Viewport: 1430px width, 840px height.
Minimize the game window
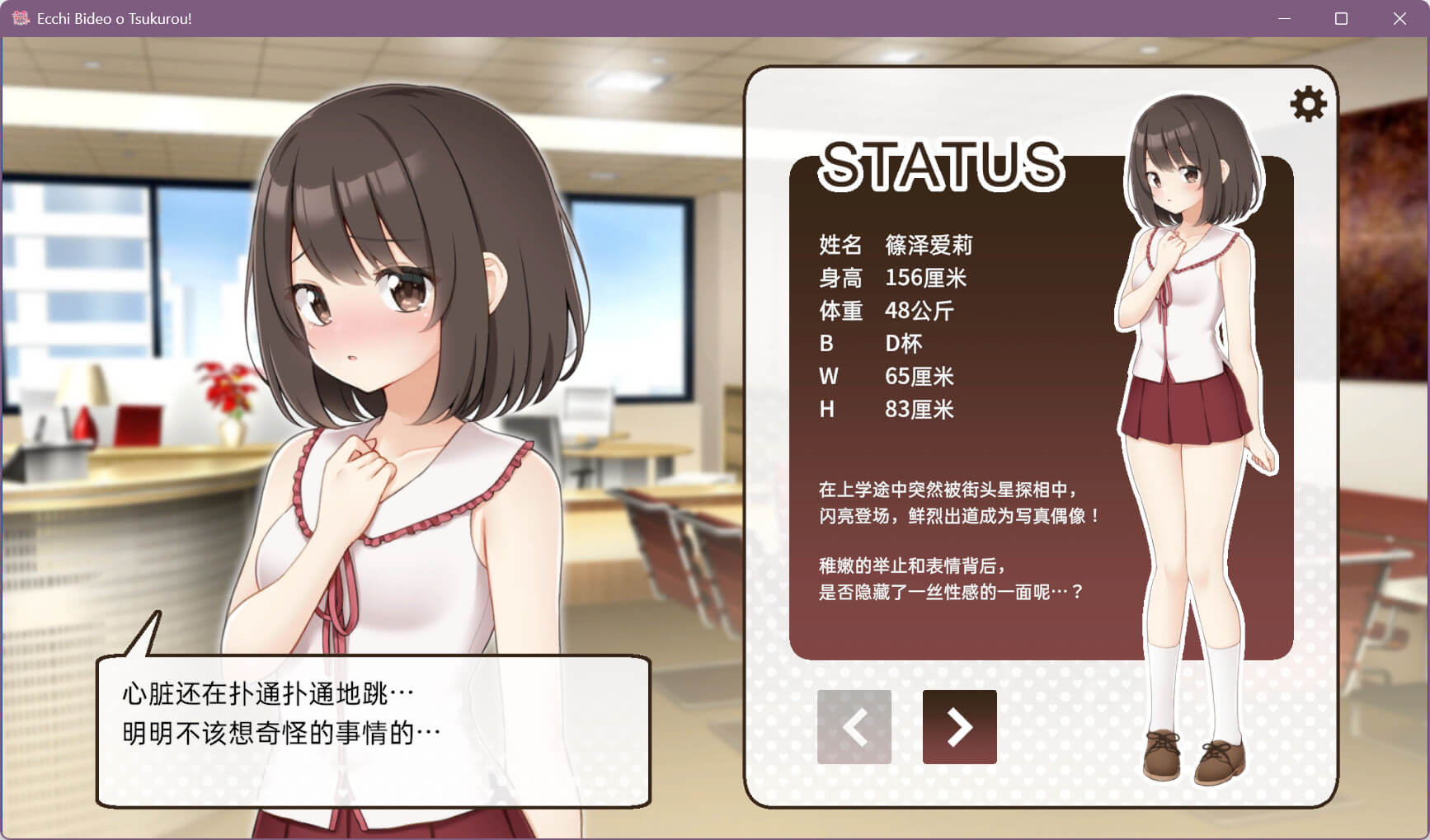[x=1284, y=18]
